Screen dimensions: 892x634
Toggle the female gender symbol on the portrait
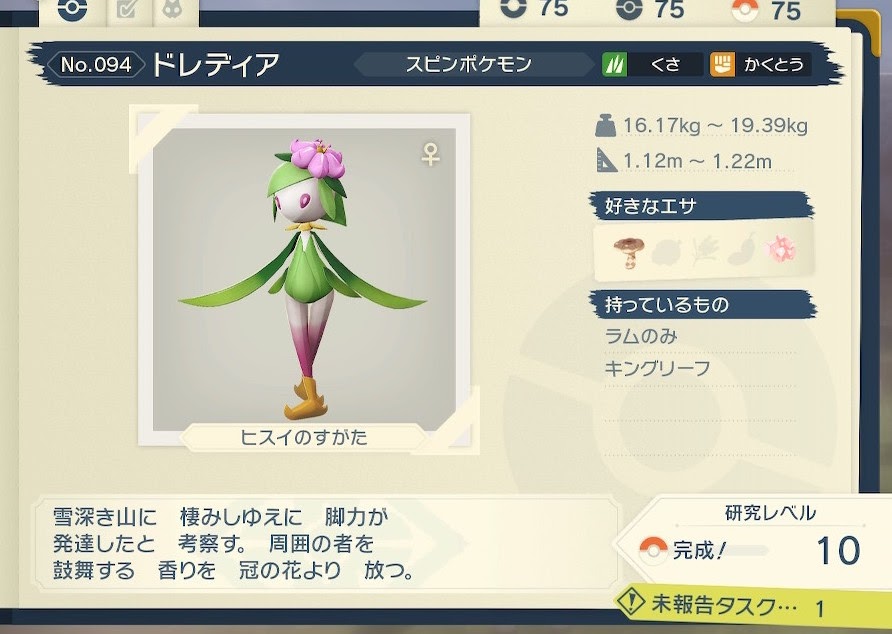coord(431,155)
